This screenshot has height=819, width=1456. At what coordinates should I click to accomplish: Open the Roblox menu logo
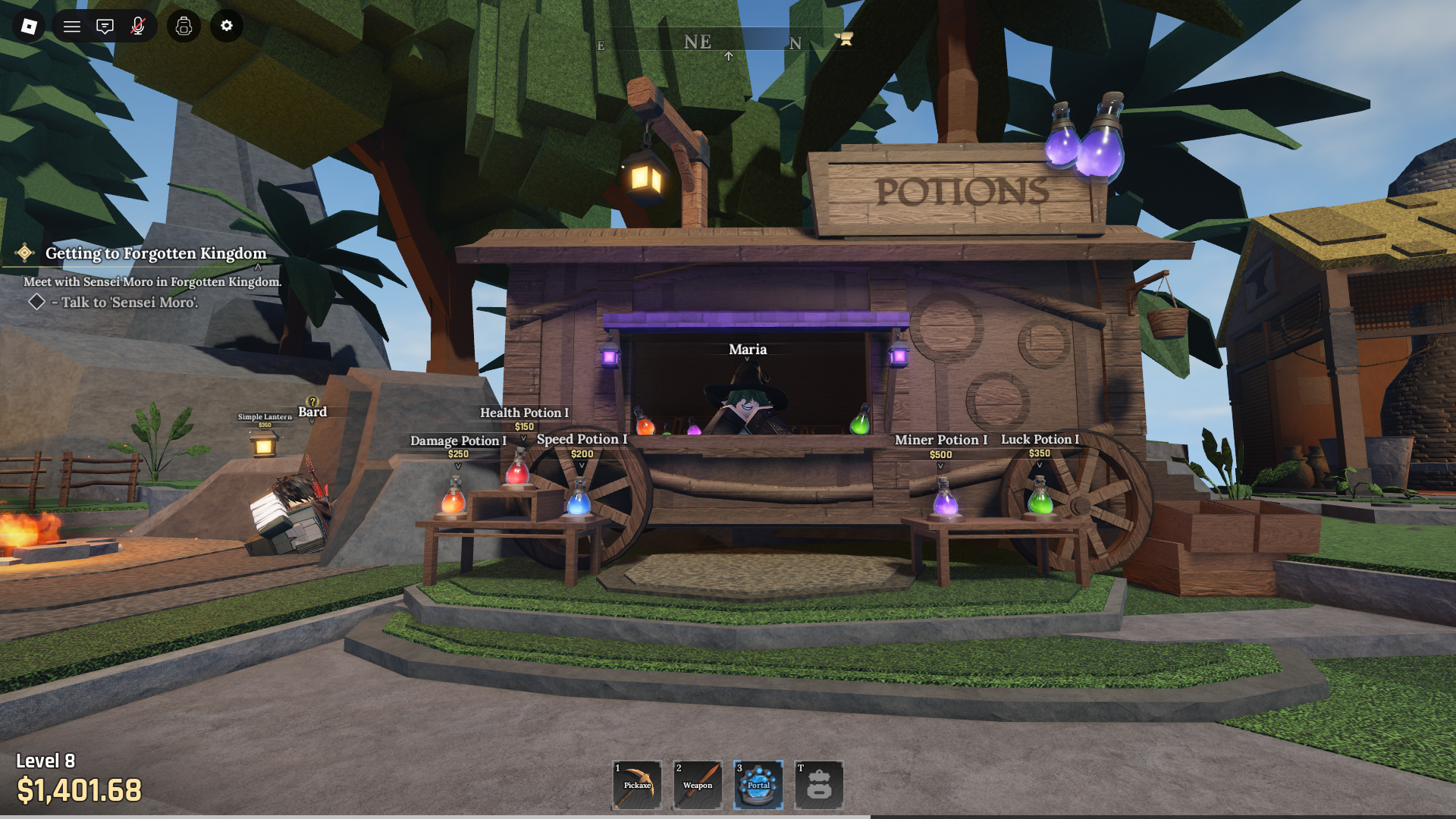(29, 27)
